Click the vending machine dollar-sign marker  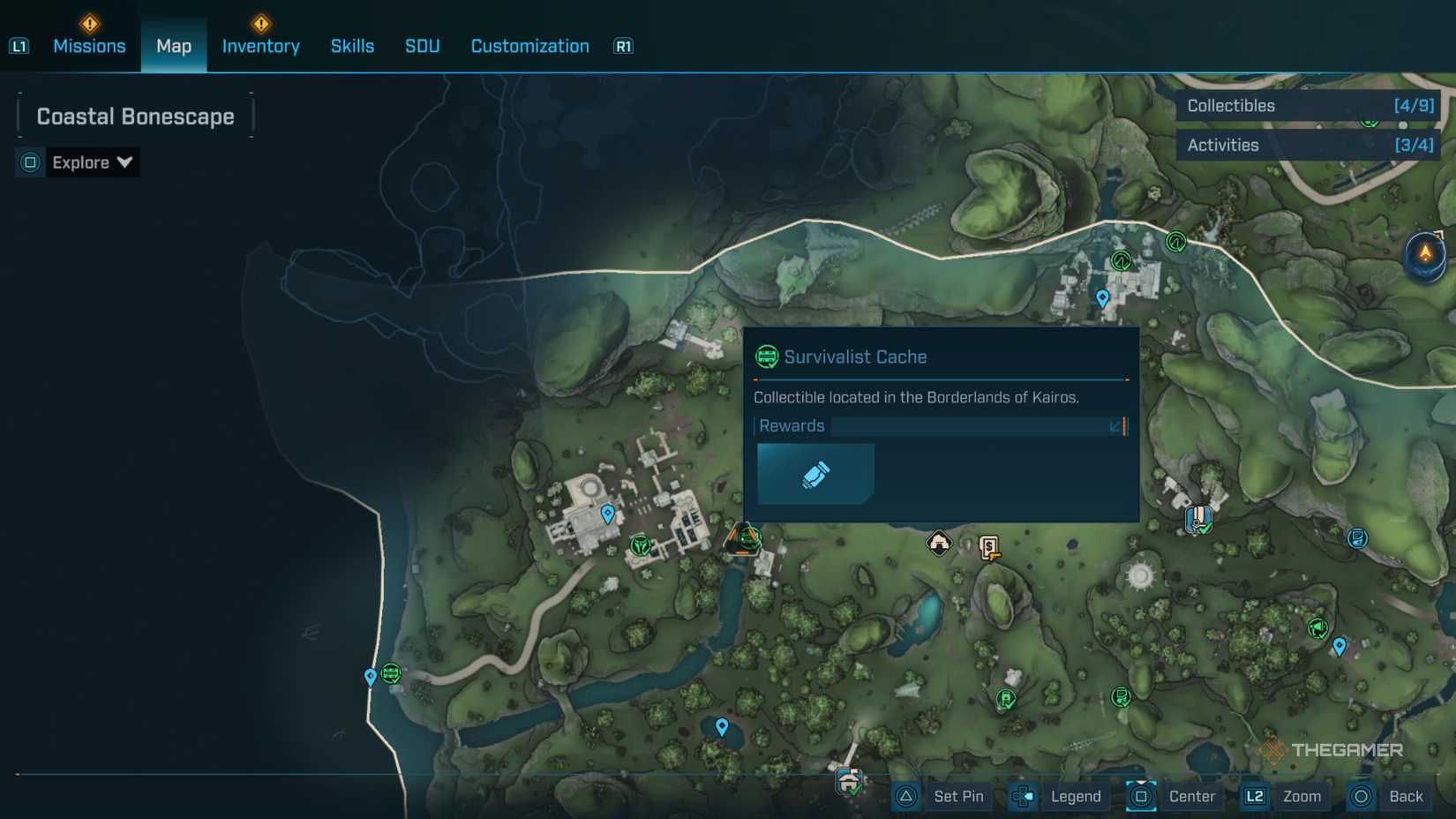click(x=990, y=548)
